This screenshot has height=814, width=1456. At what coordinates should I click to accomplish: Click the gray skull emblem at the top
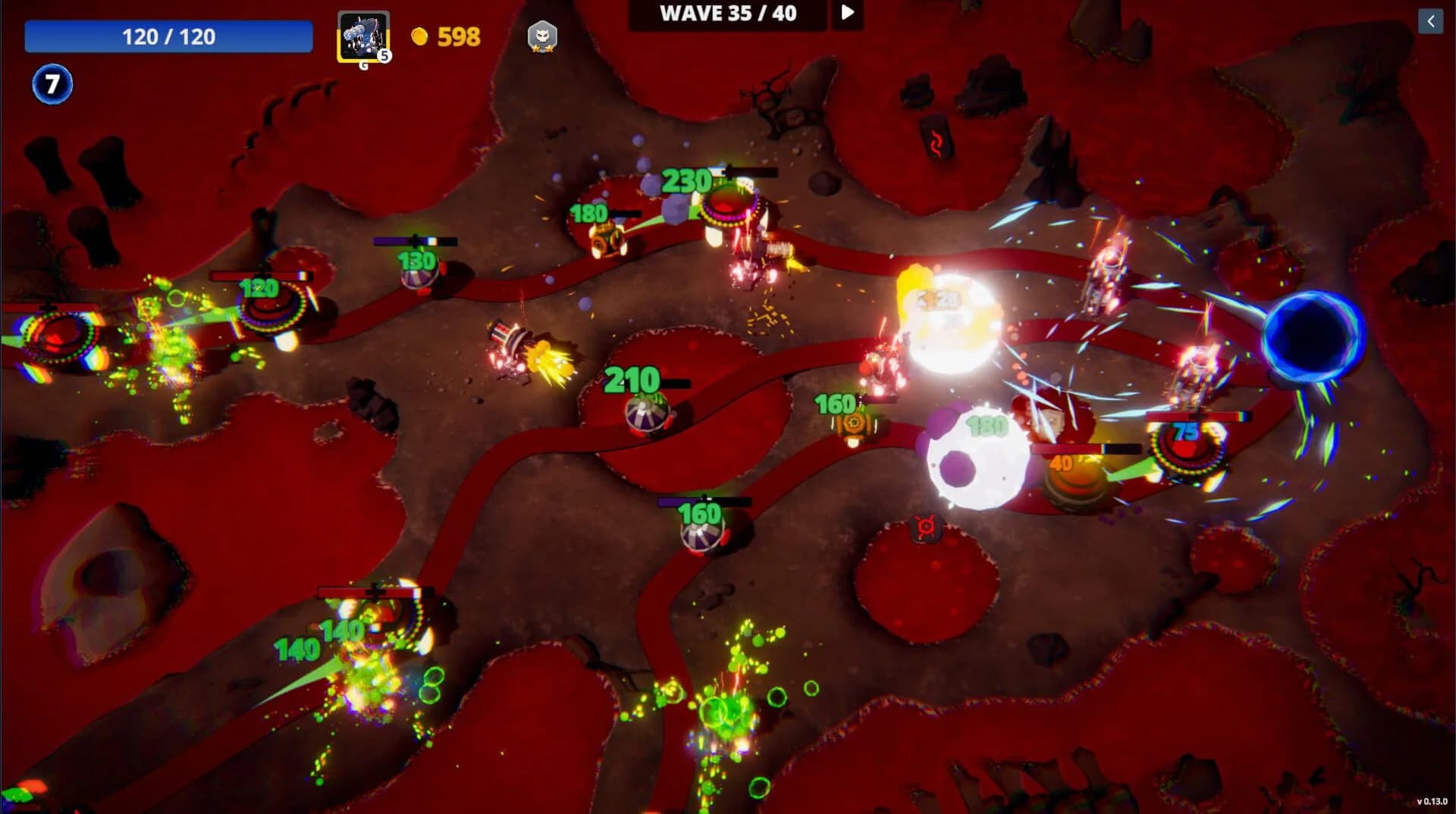click(543, 36)
